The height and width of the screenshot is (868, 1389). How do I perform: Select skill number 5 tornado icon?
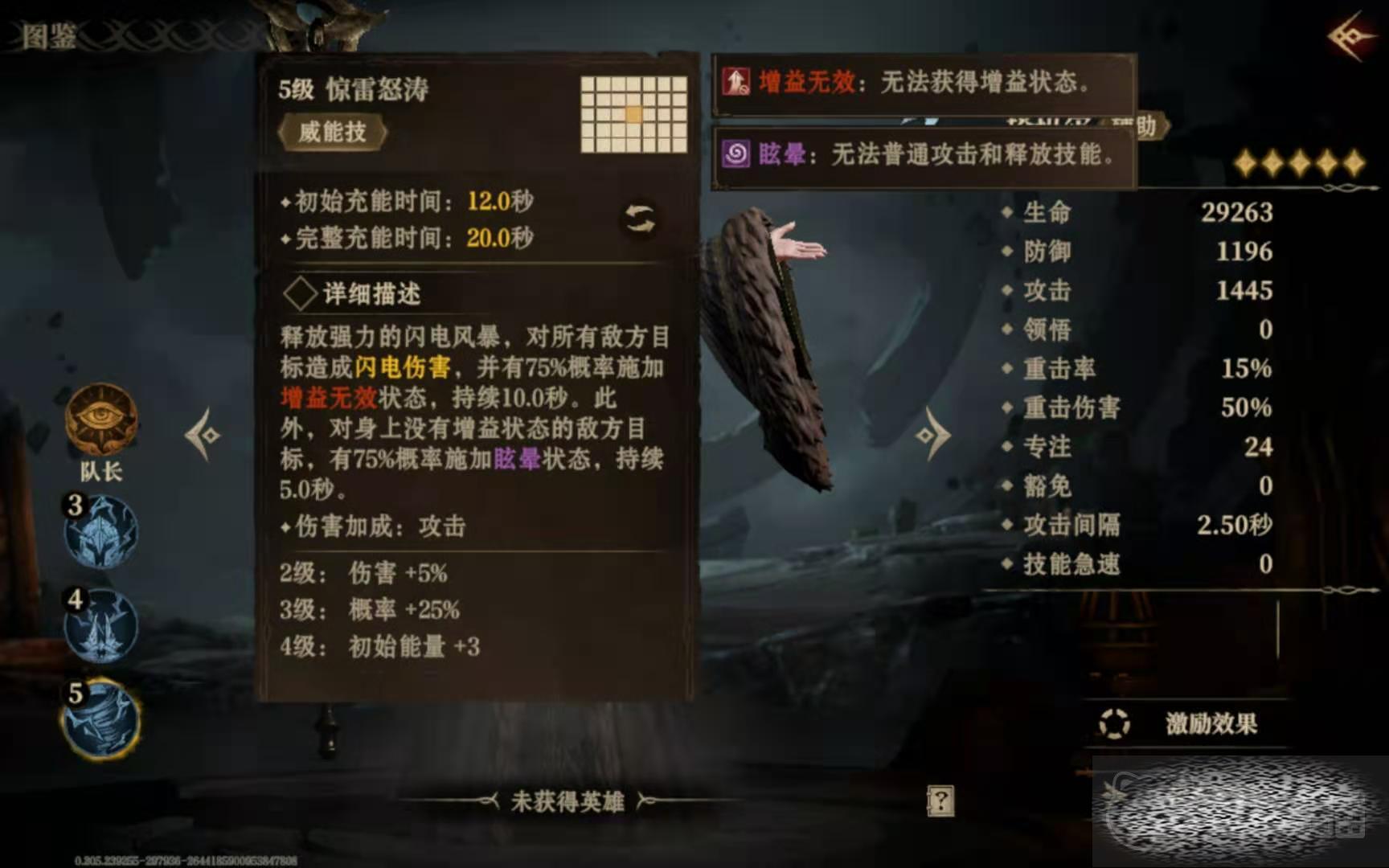[102, 719]
